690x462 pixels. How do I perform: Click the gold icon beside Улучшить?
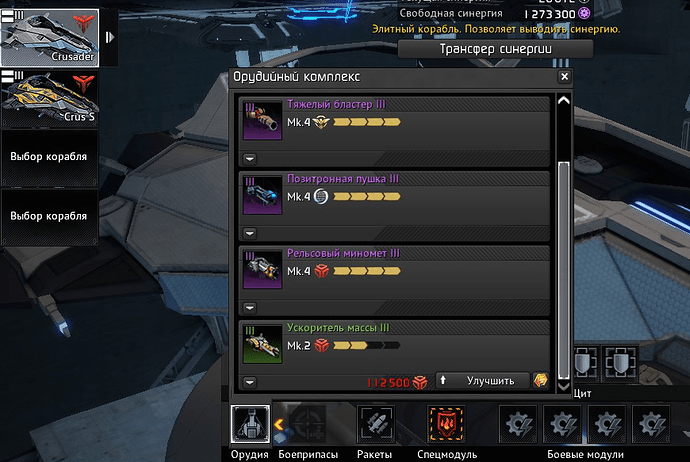541,381
